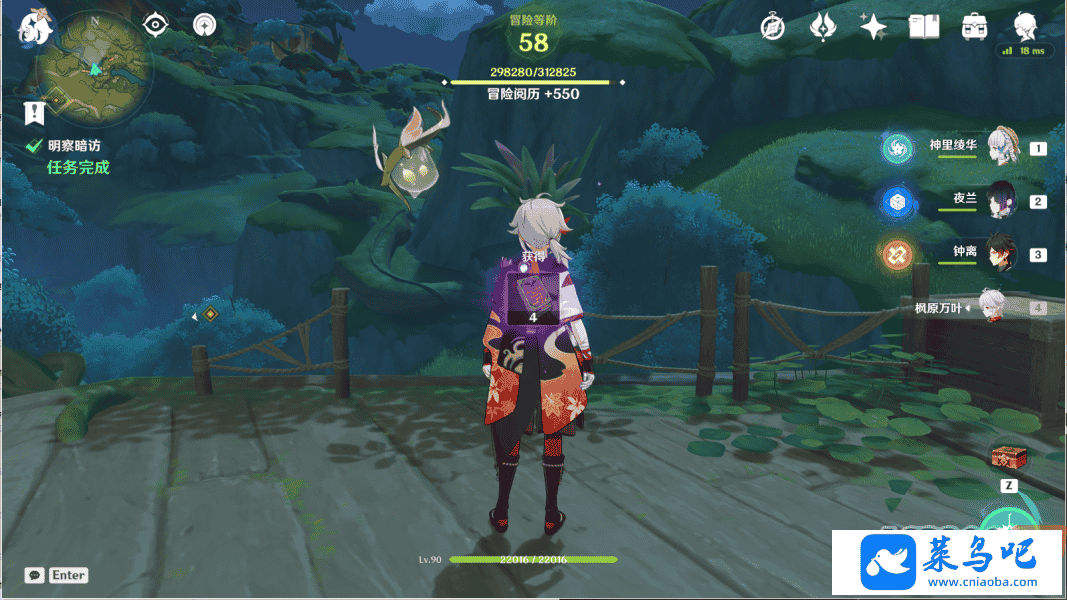Open the backpack inventory
Viewport: 1067px width, 600px height.
[x=975, y=27]
